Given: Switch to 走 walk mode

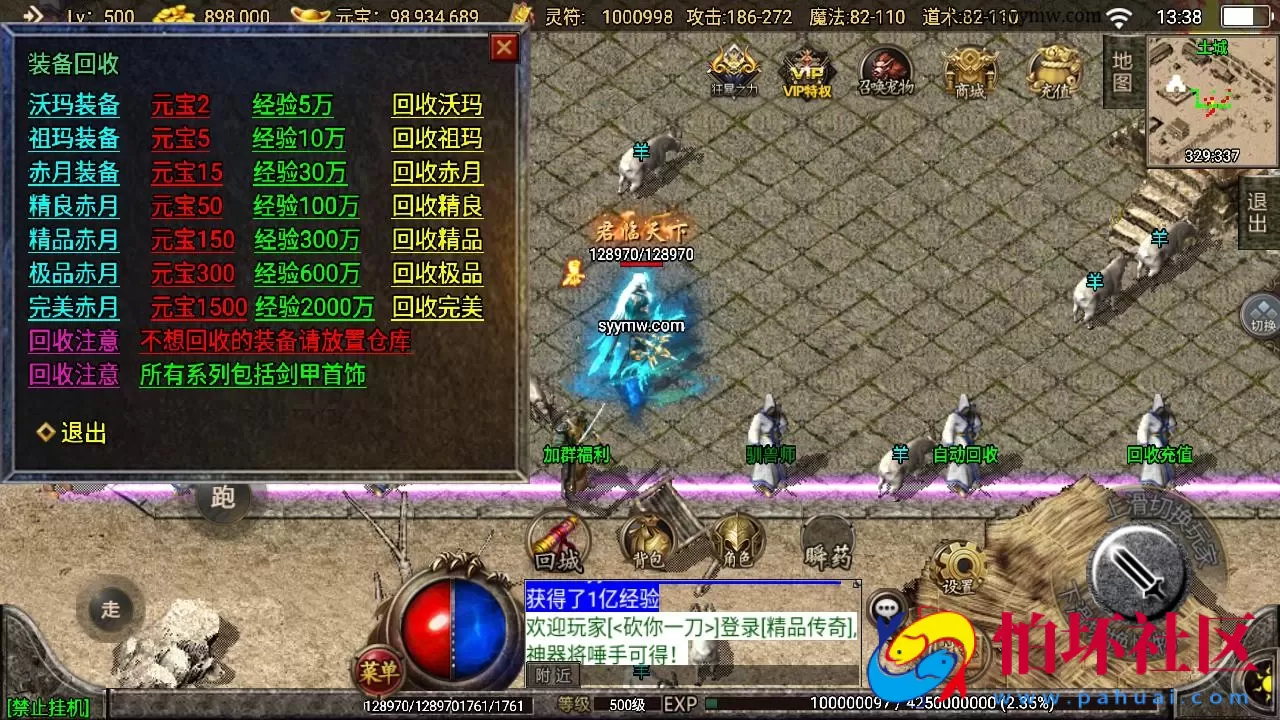Looking at the screenshot, I should pyautogui.click(x=110, y=608).
